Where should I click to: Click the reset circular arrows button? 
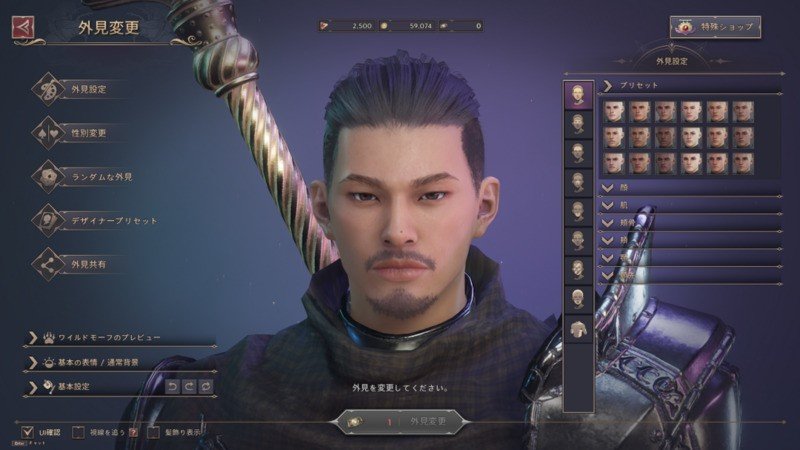[x=206, y=386]
